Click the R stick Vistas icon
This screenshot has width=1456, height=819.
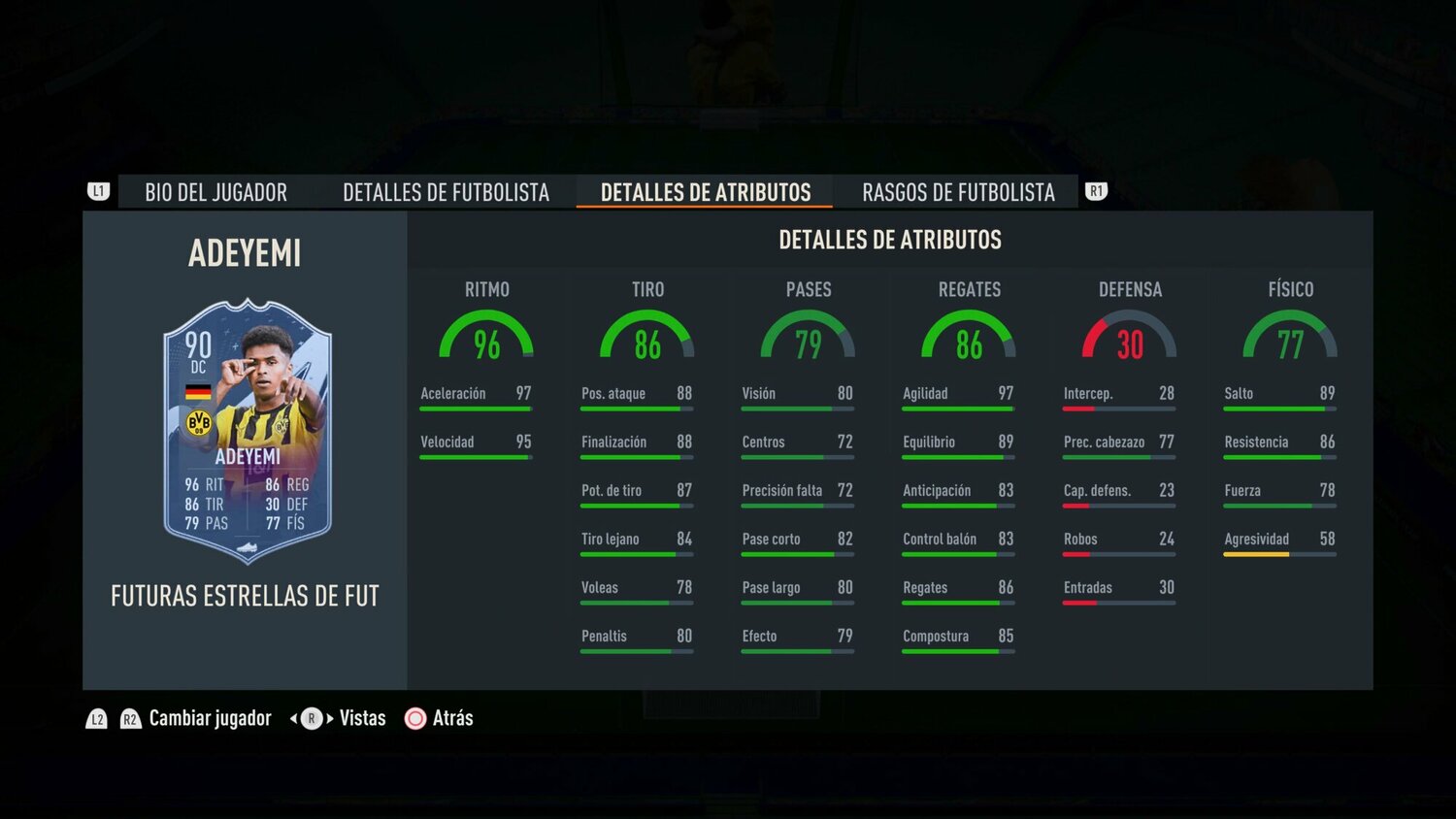[311, 719]
